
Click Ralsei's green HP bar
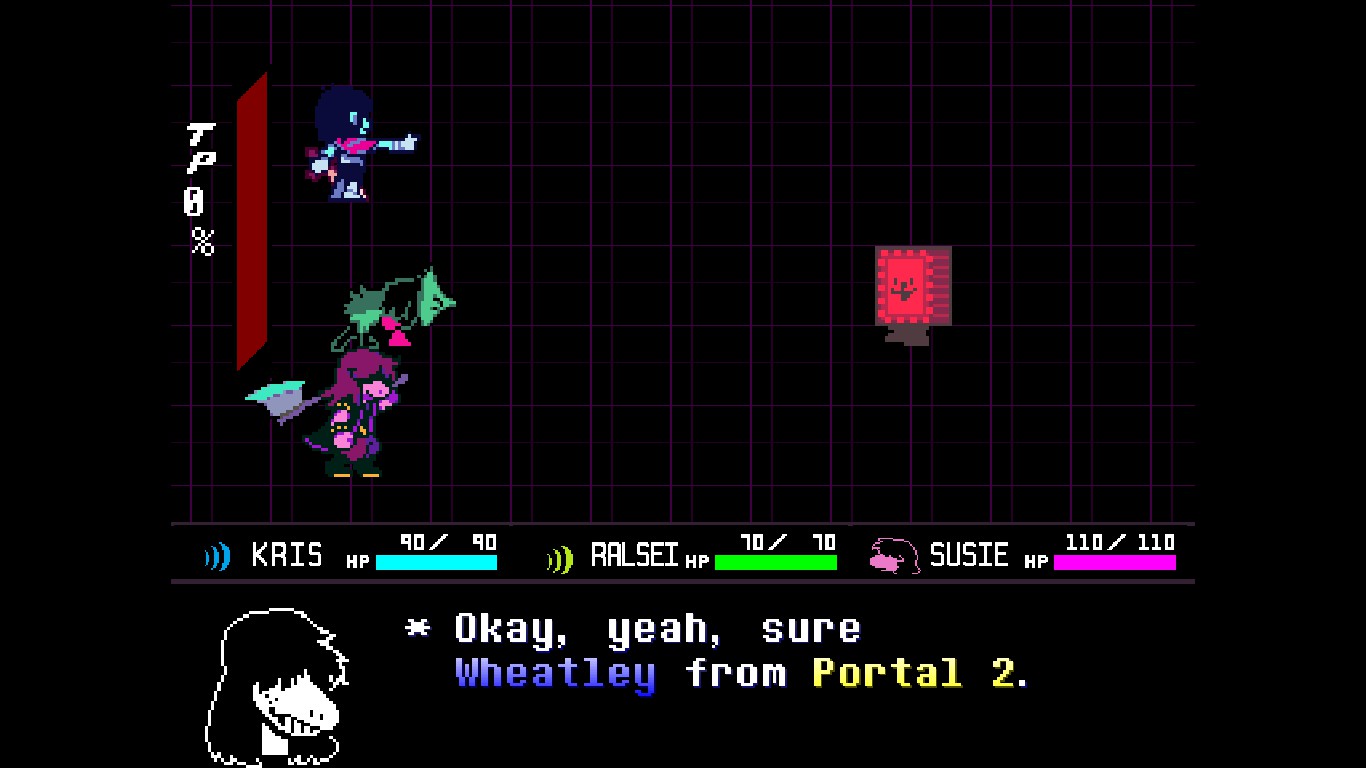pos(776,562)
